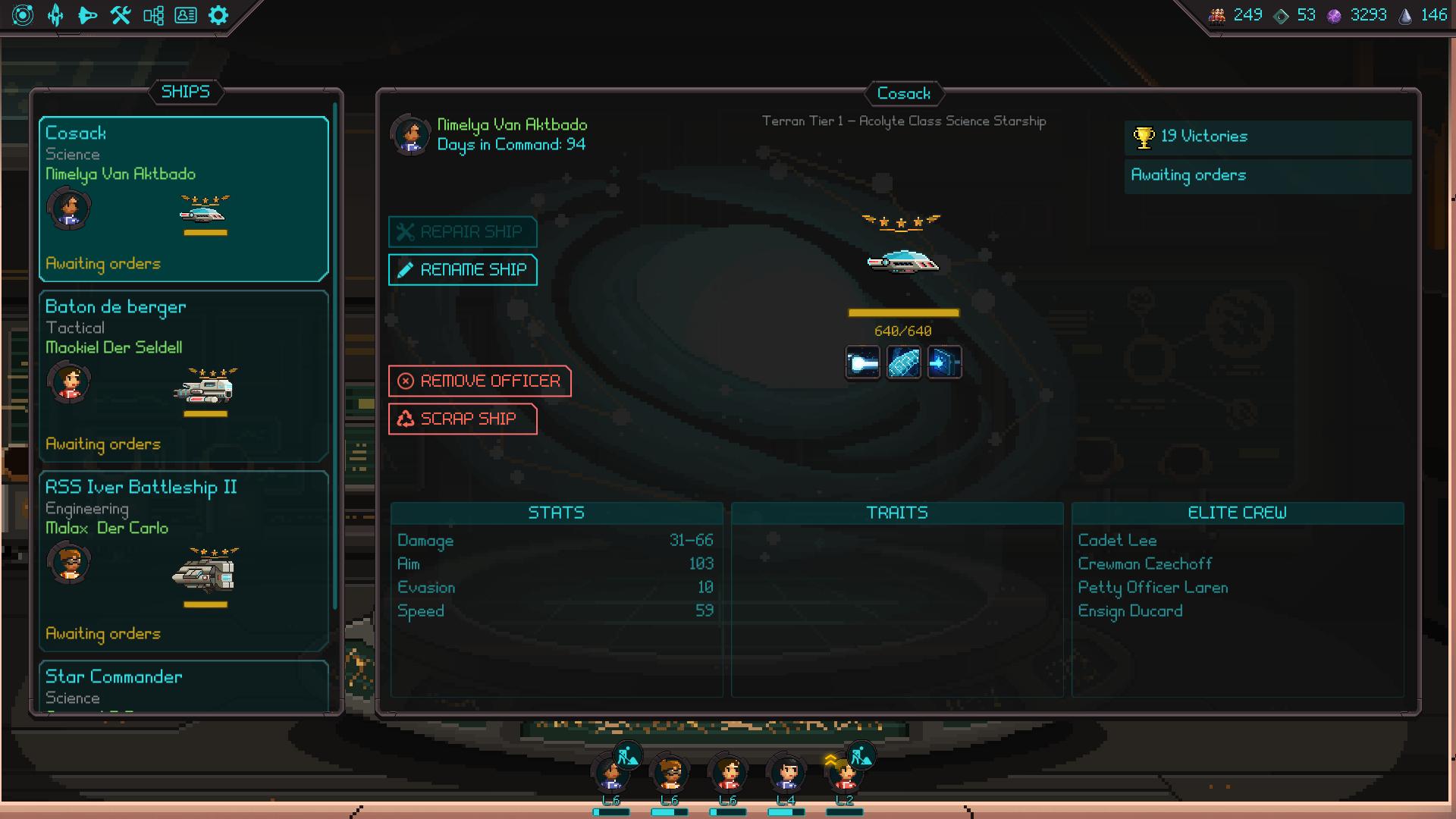The image size is (1456, 819).
Task: Select the striped hull module icon
Action: [x=904, y=363]
